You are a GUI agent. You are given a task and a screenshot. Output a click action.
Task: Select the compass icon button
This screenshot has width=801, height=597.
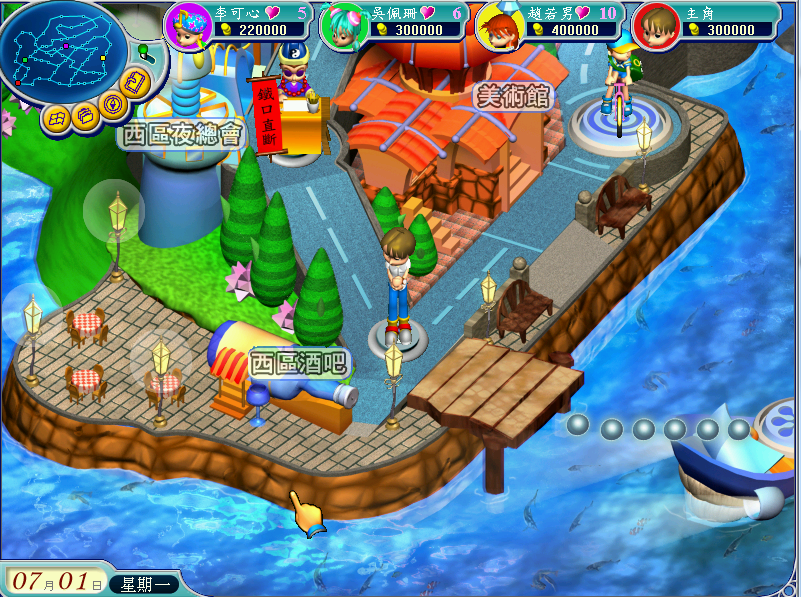112,103
